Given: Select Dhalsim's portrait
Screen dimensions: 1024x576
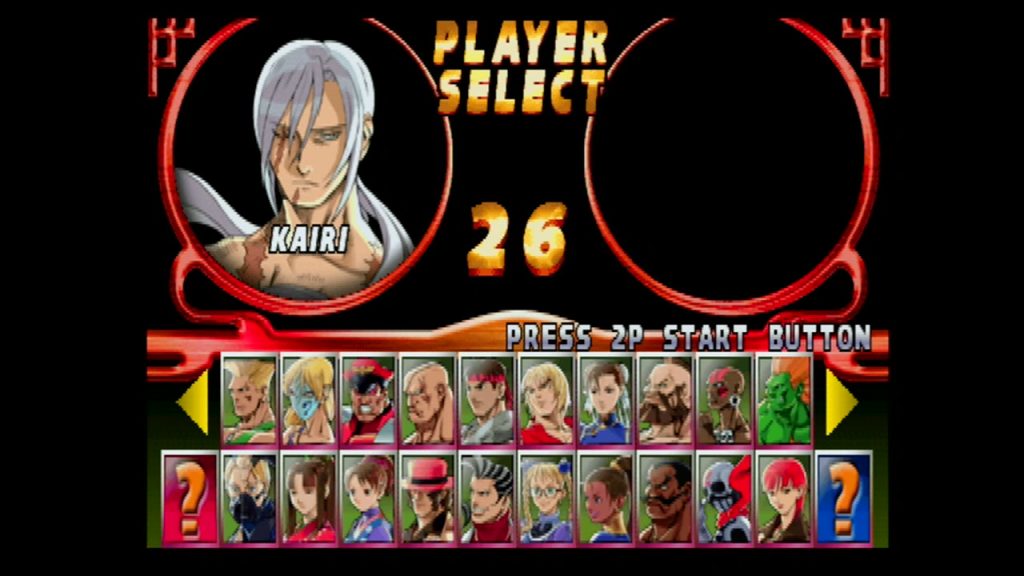Looking at the screenshot, I should (725, 400).
